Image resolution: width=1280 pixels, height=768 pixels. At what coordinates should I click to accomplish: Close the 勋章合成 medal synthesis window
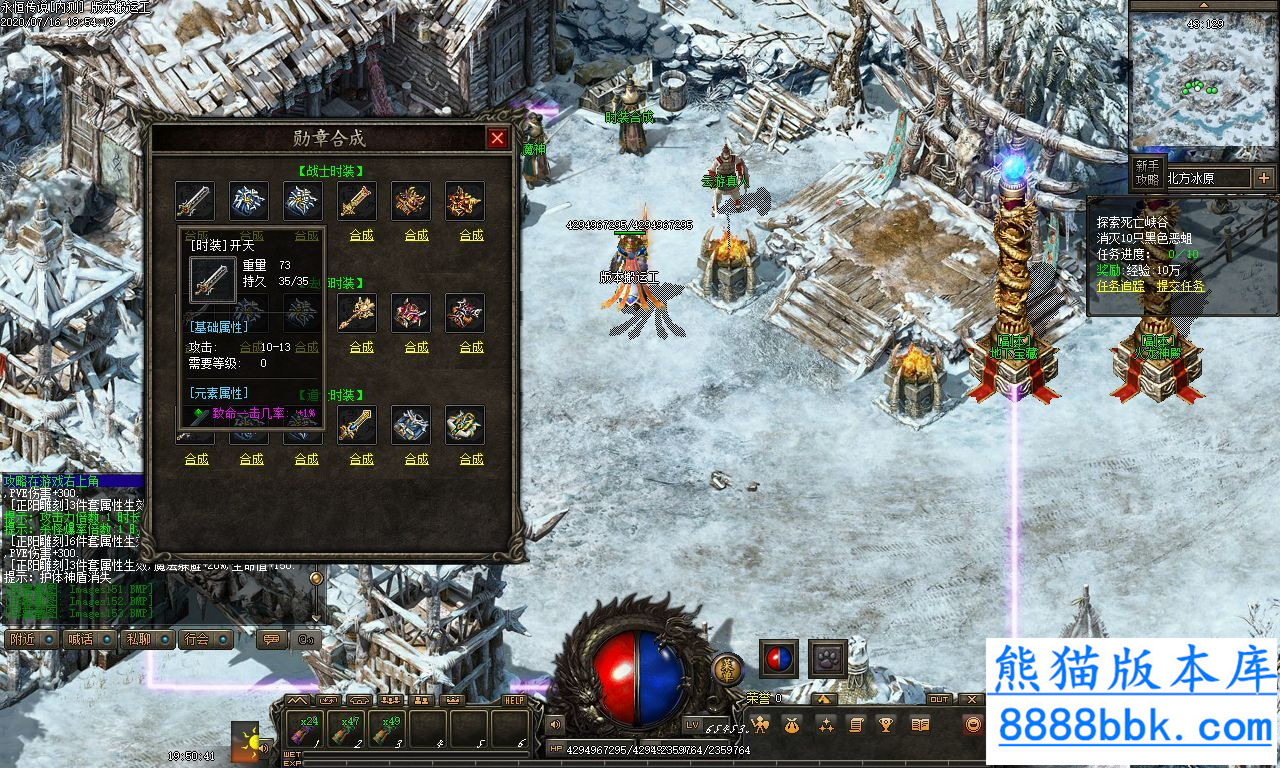[x=497, y=139]
